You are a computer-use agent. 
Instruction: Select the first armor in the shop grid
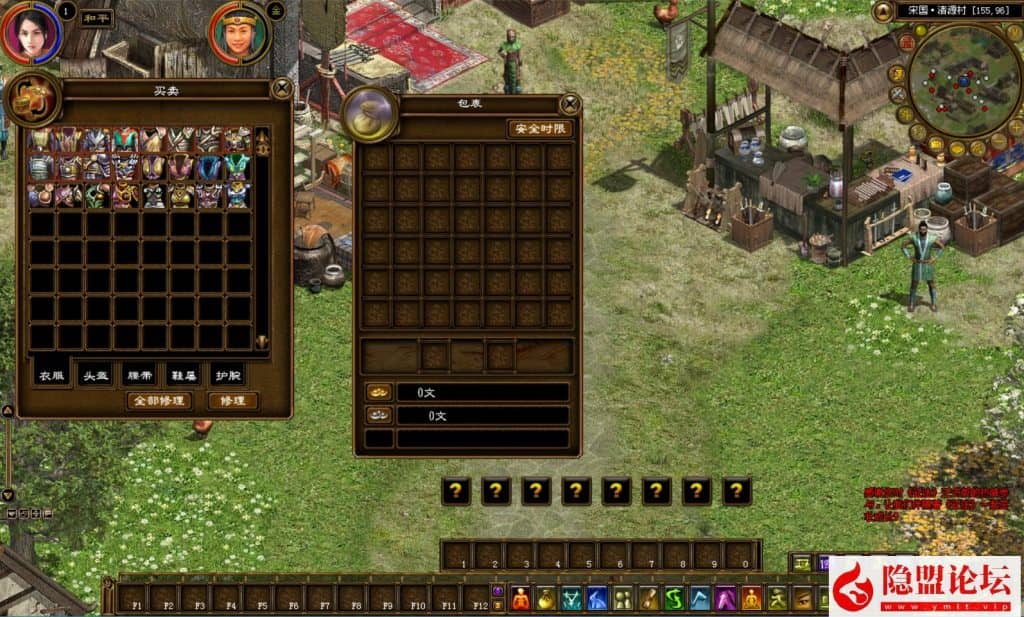41,140
